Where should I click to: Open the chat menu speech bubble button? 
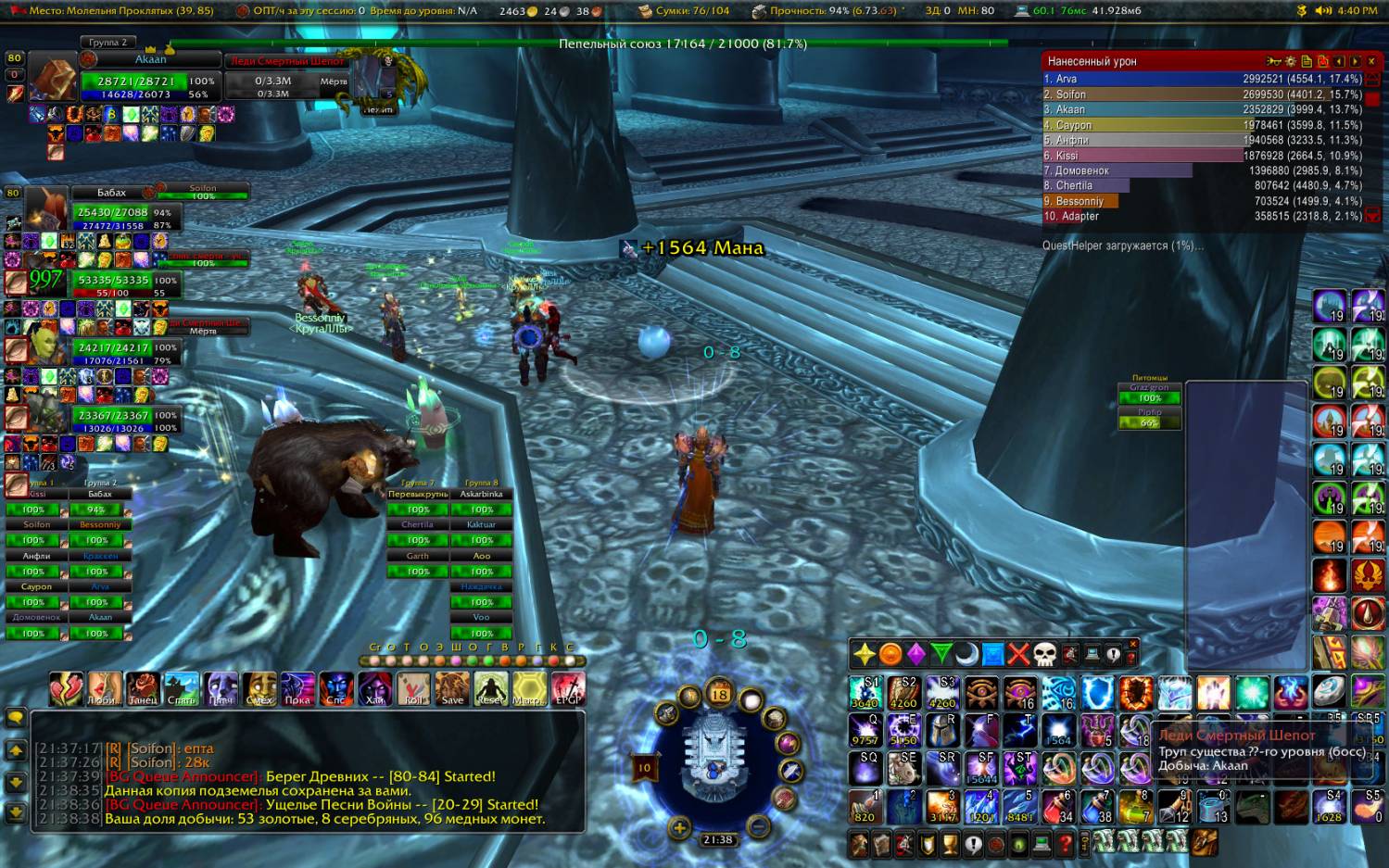click(16, 718)
